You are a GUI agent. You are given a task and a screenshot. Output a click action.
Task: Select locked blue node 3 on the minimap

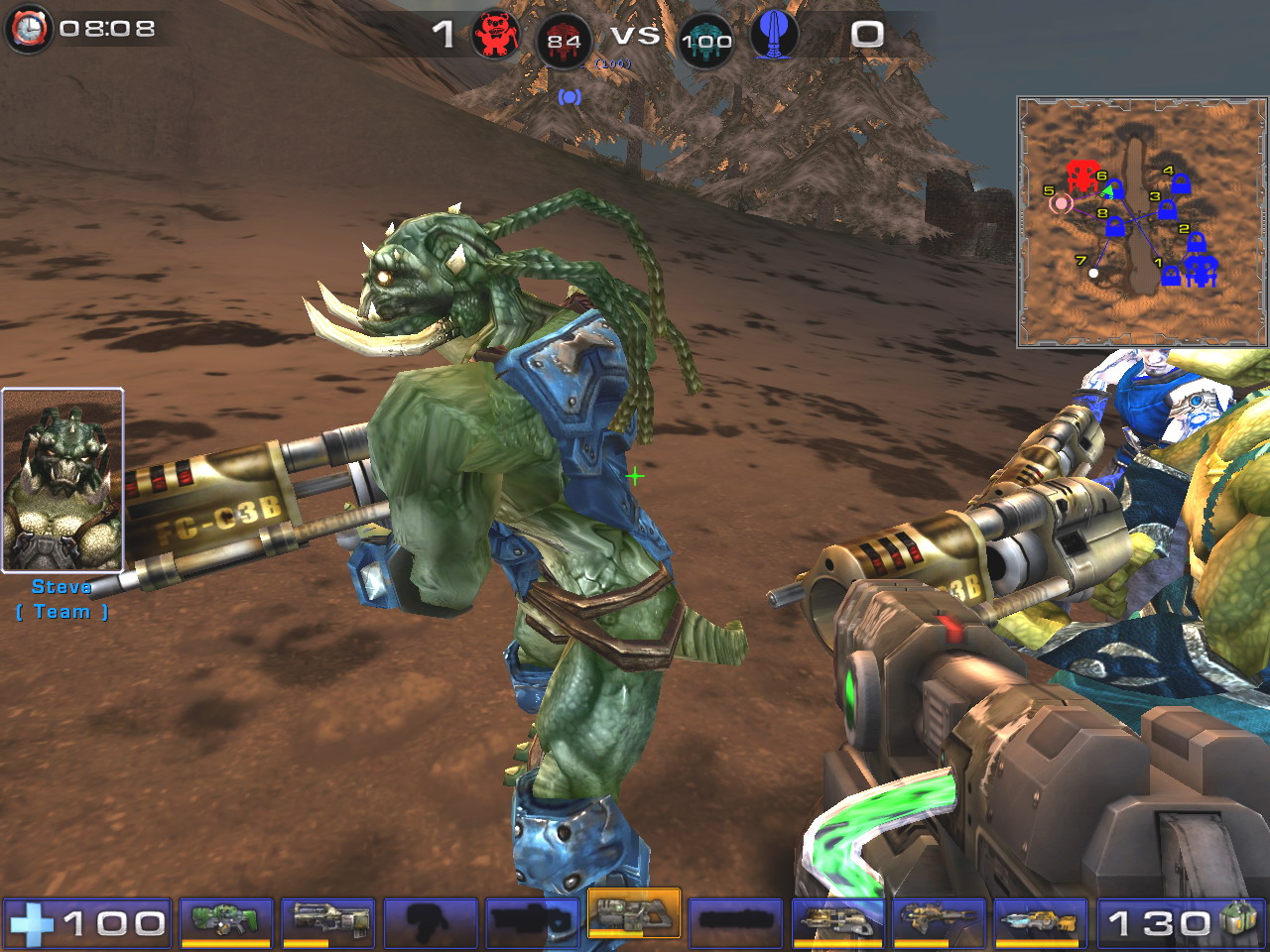(x=1167, y=210)
